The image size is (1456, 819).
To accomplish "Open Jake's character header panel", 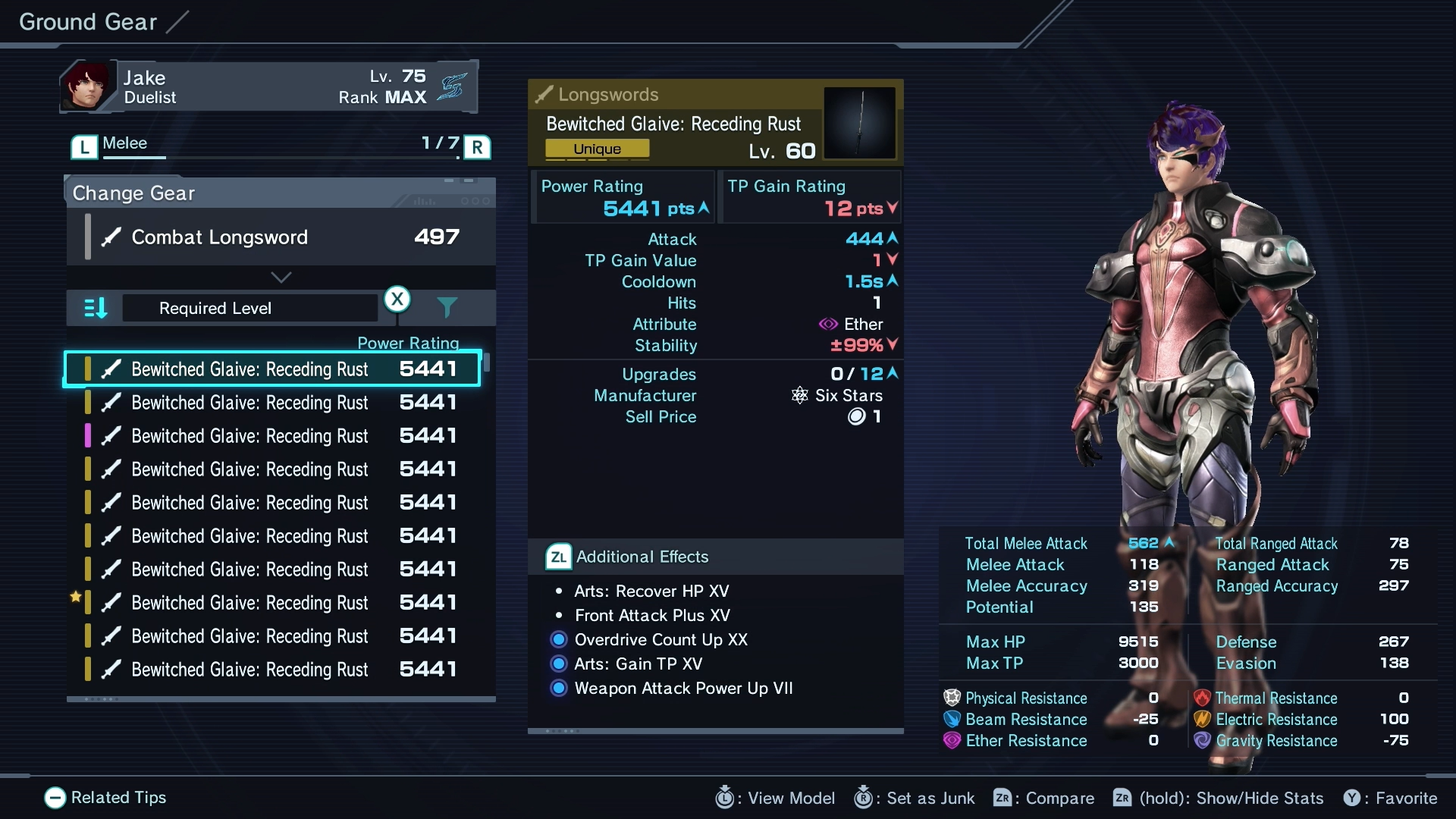I will [268, 86].
